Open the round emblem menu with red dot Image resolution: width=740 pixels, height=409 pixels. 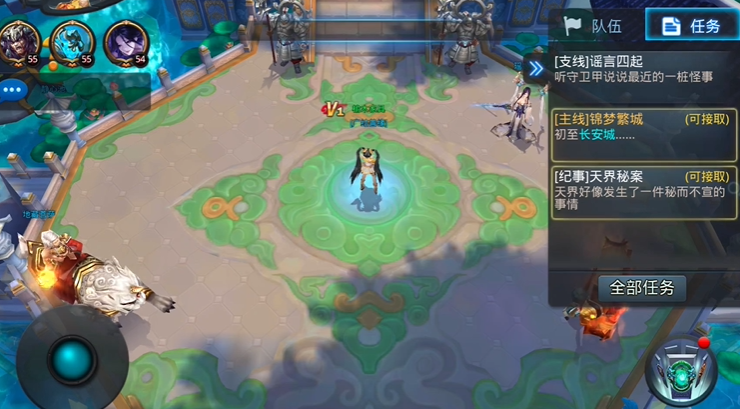[683, 372]
